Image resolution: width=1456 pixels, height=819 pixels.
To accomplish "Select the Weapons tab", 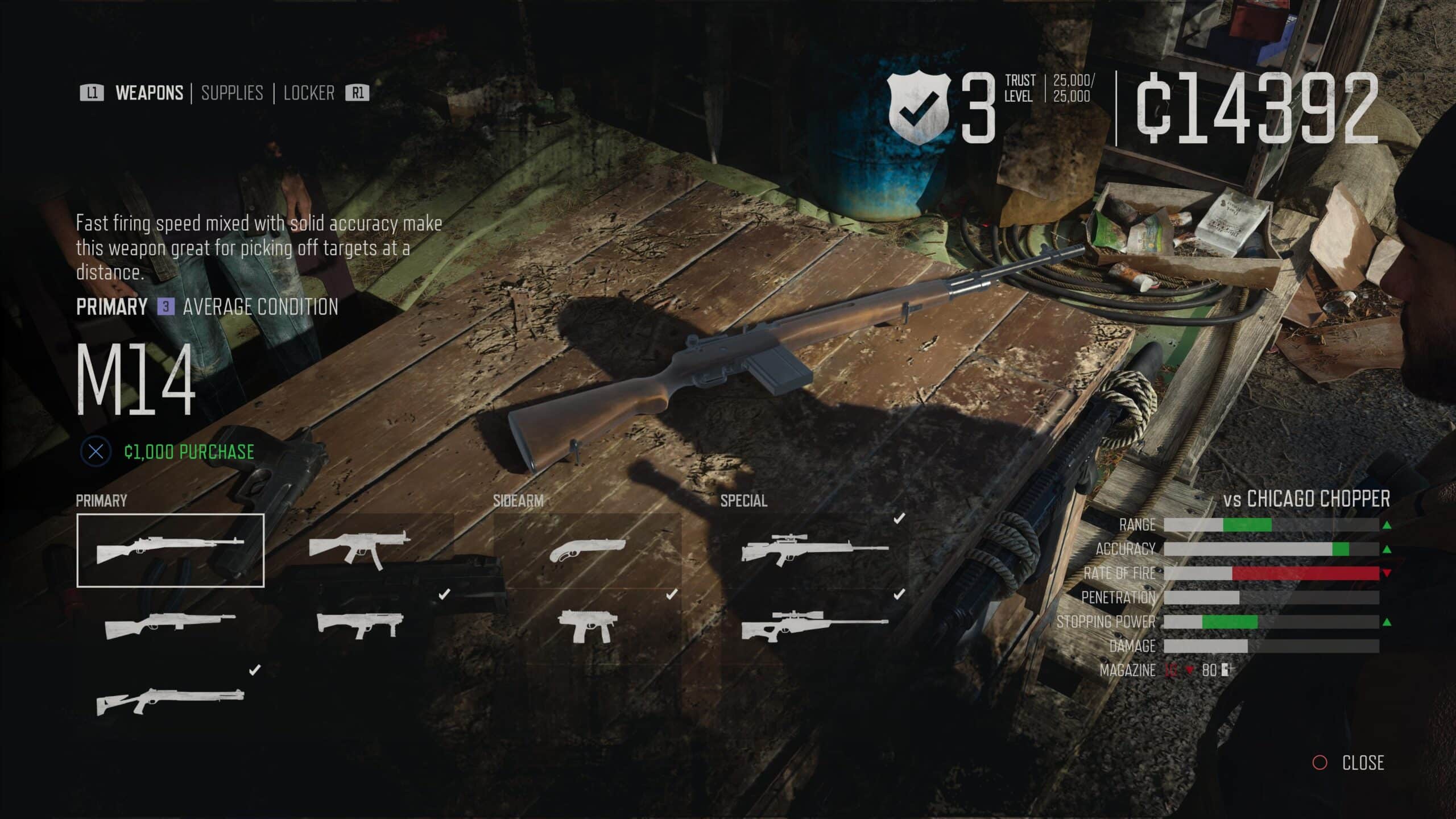I will 149,93.
